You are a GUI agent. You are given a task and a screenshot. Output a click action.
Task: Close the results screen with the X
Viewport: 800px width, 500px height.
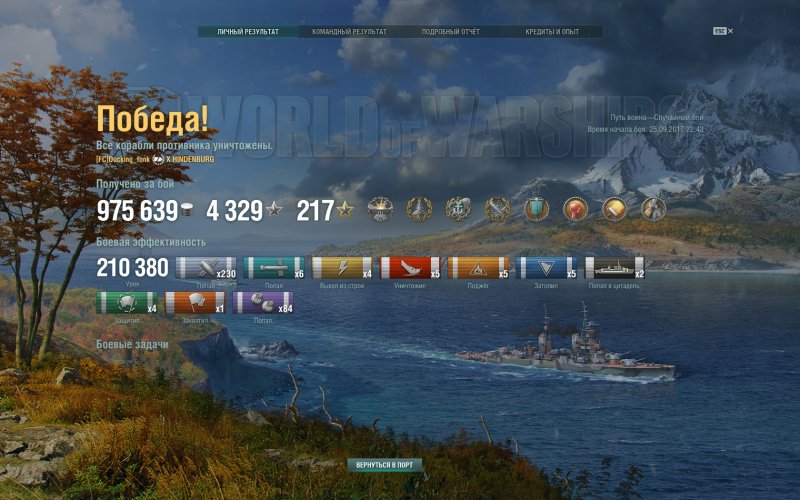tap(730, 31)
